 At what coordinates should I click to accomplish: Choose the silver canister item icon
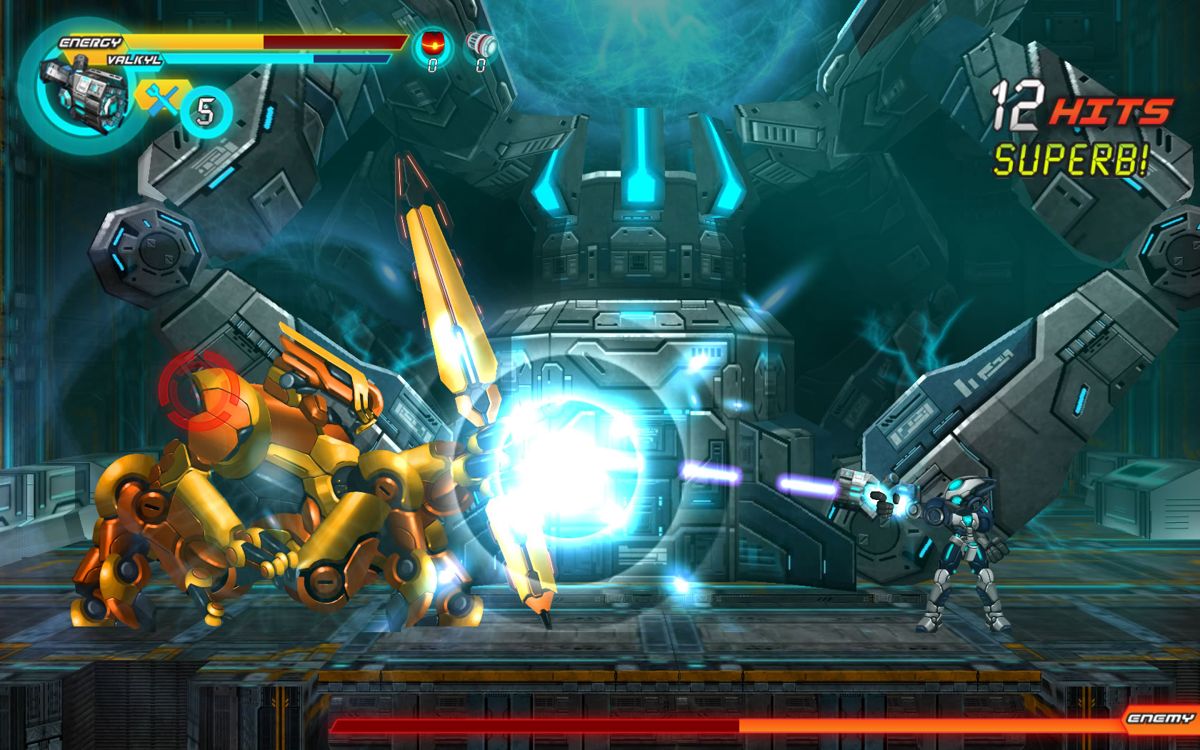(482, 44)
